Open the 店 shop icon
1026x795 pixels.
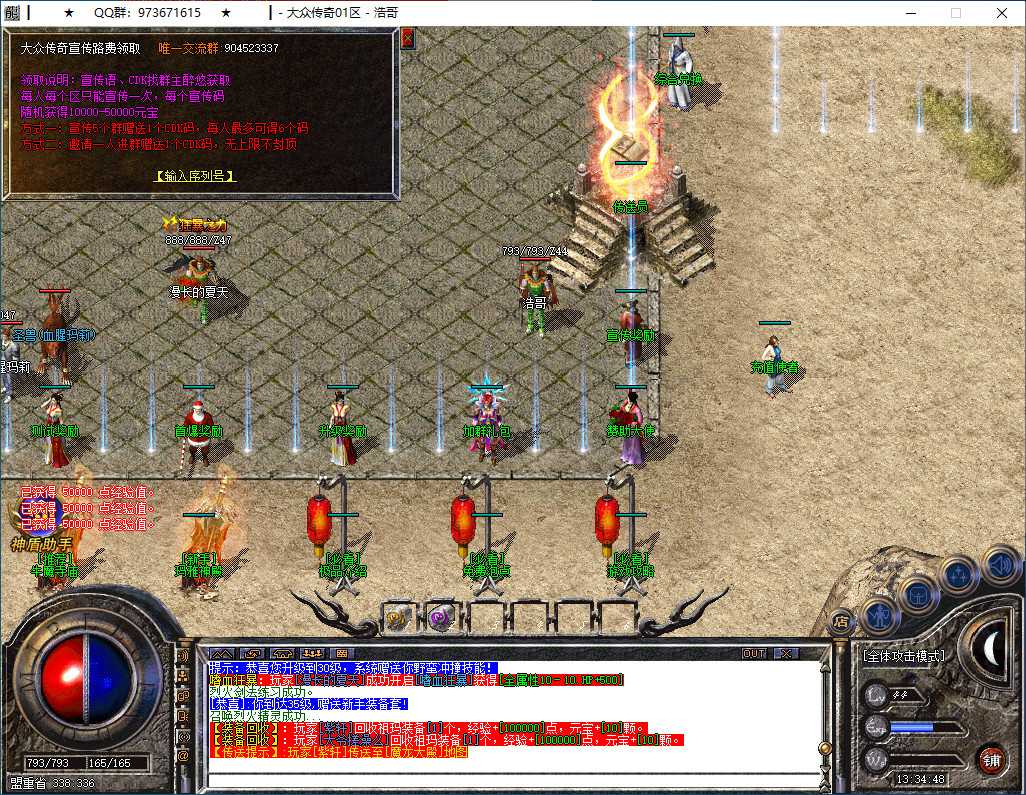point(842,621)
